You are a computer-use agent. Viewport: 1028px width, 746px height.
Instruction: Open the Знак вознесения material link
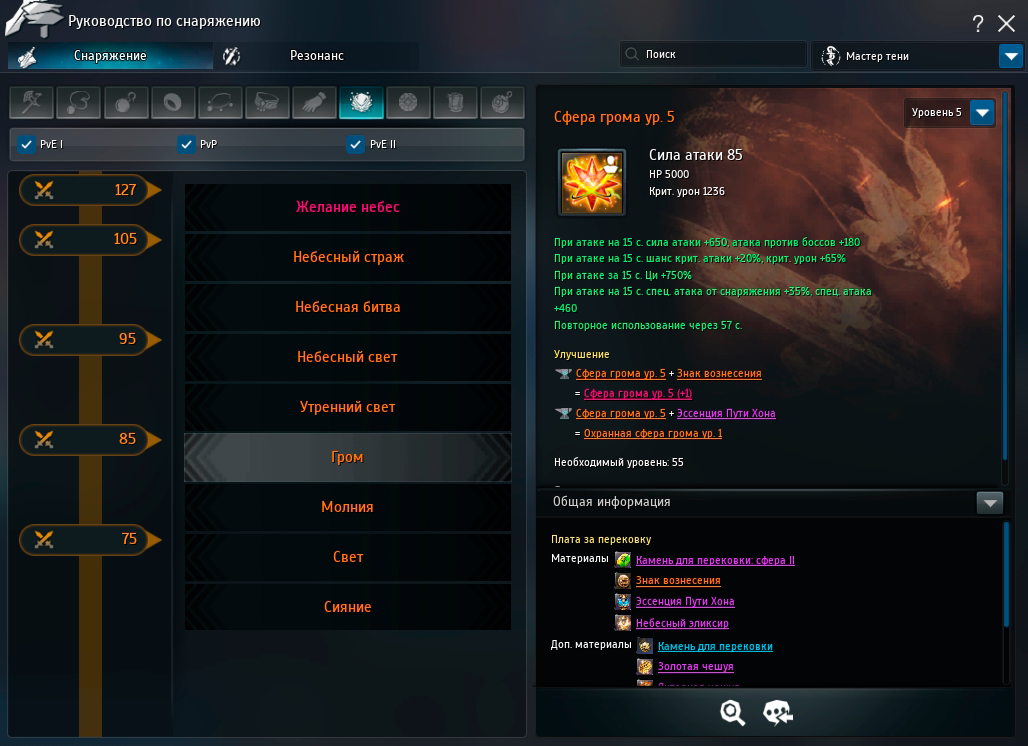pos(677,581)
